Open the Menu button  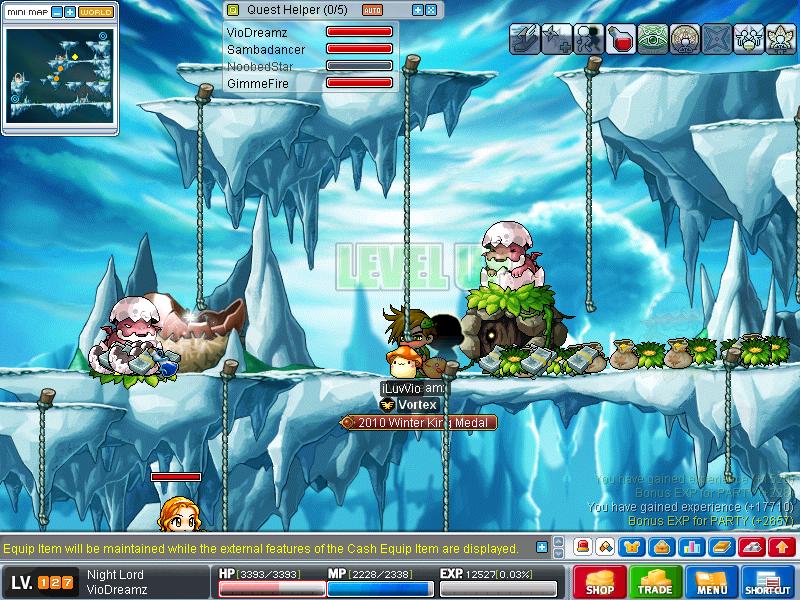click(x=712, y=582)
